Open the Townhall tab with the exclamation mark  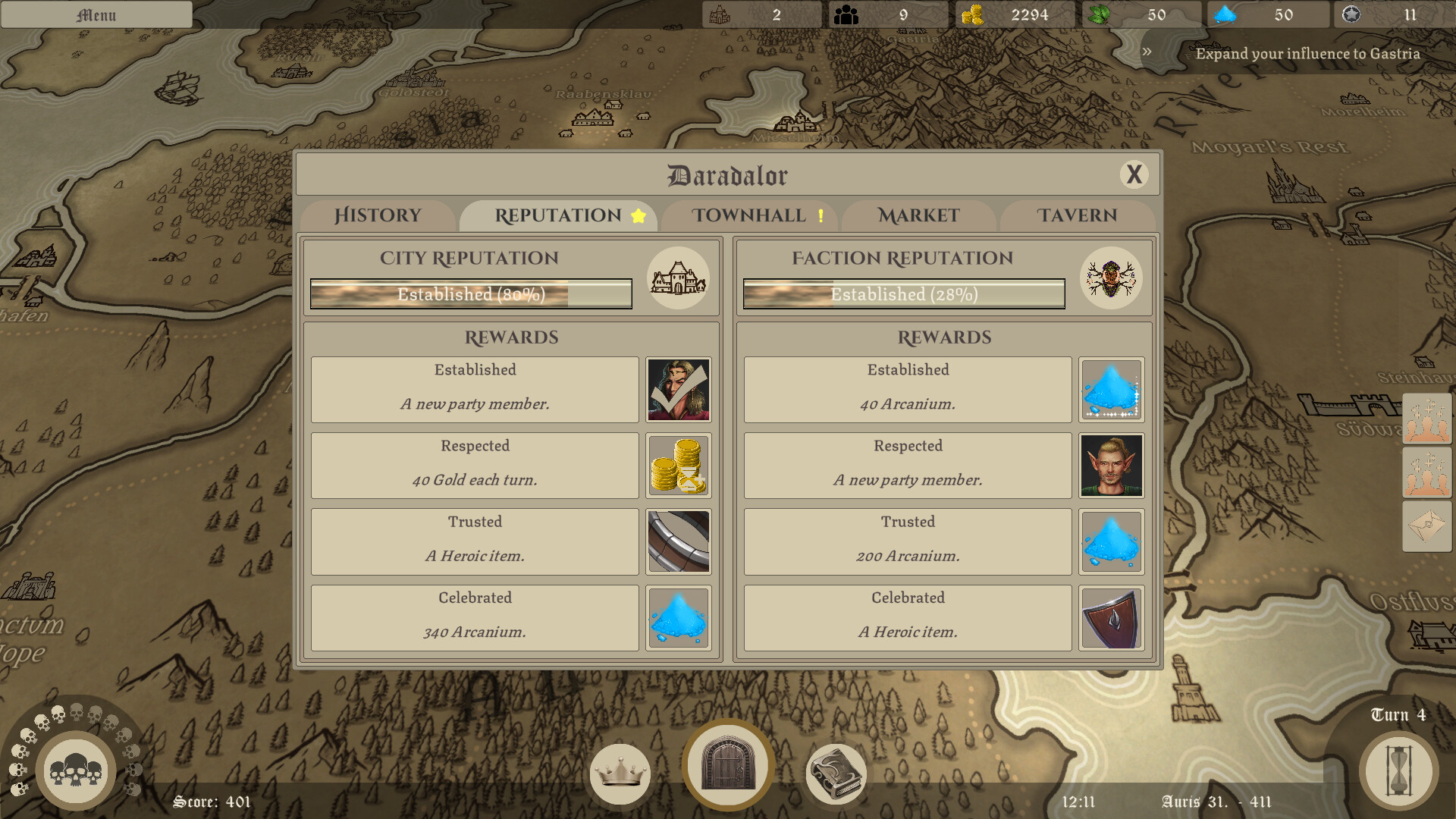pos(749,215)
